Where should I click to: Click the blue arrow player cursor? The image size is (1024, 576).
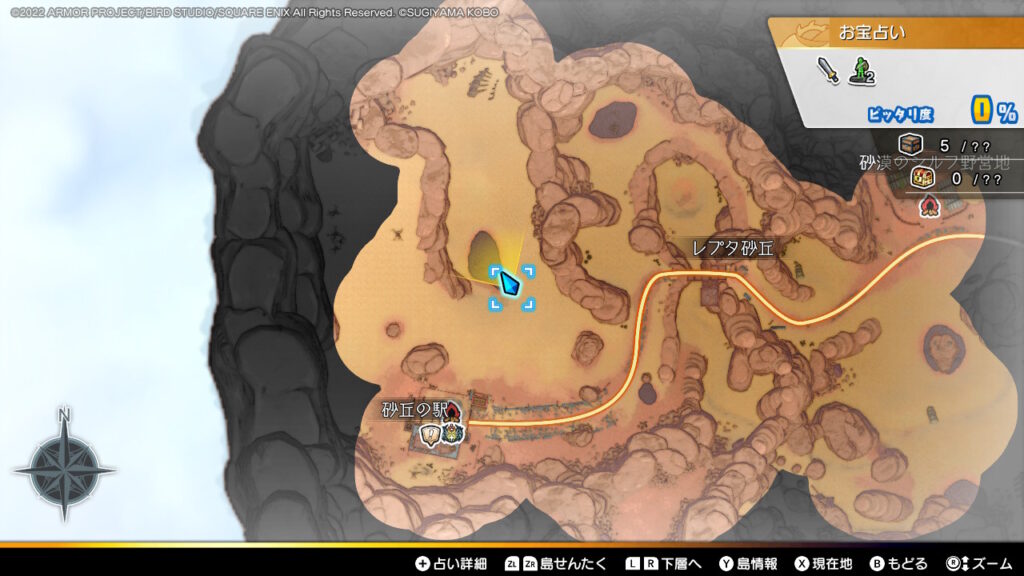[x=510, y=285]
